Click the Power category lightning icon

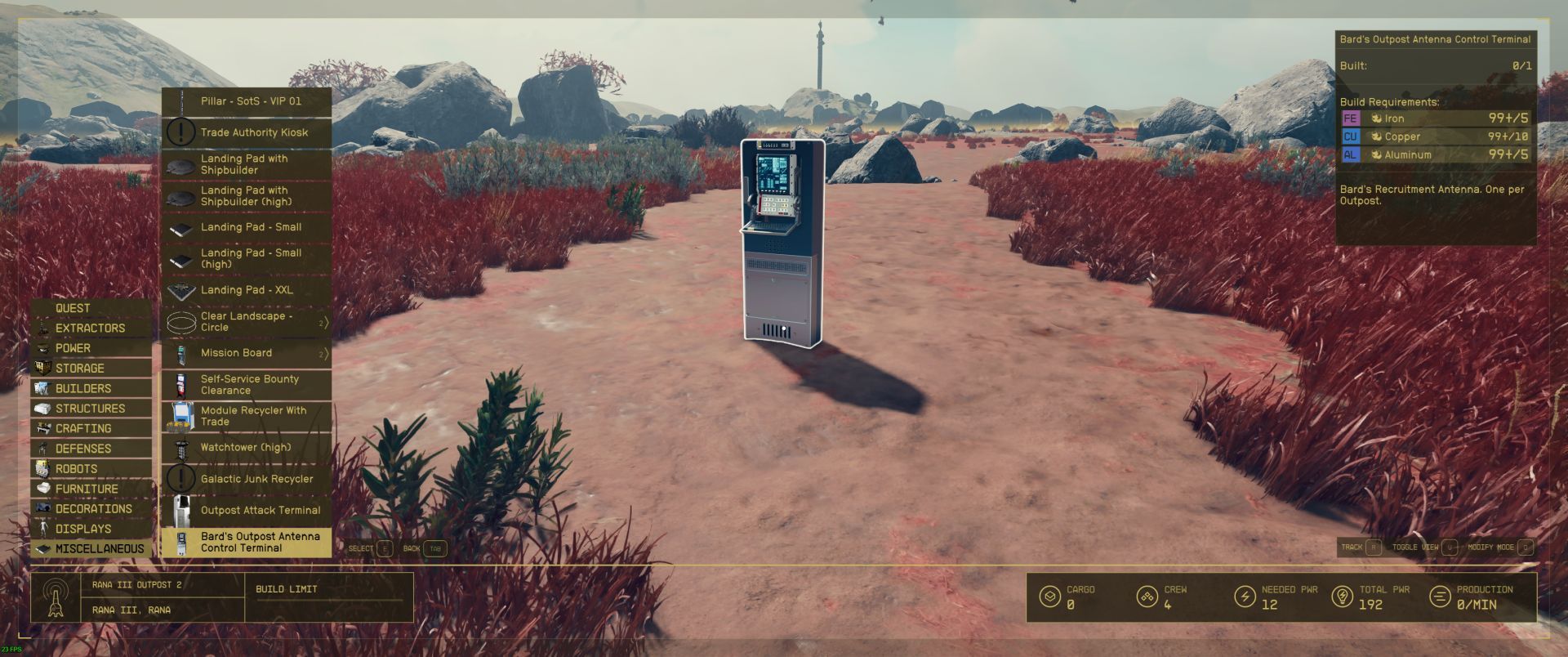tap(45, 348)
